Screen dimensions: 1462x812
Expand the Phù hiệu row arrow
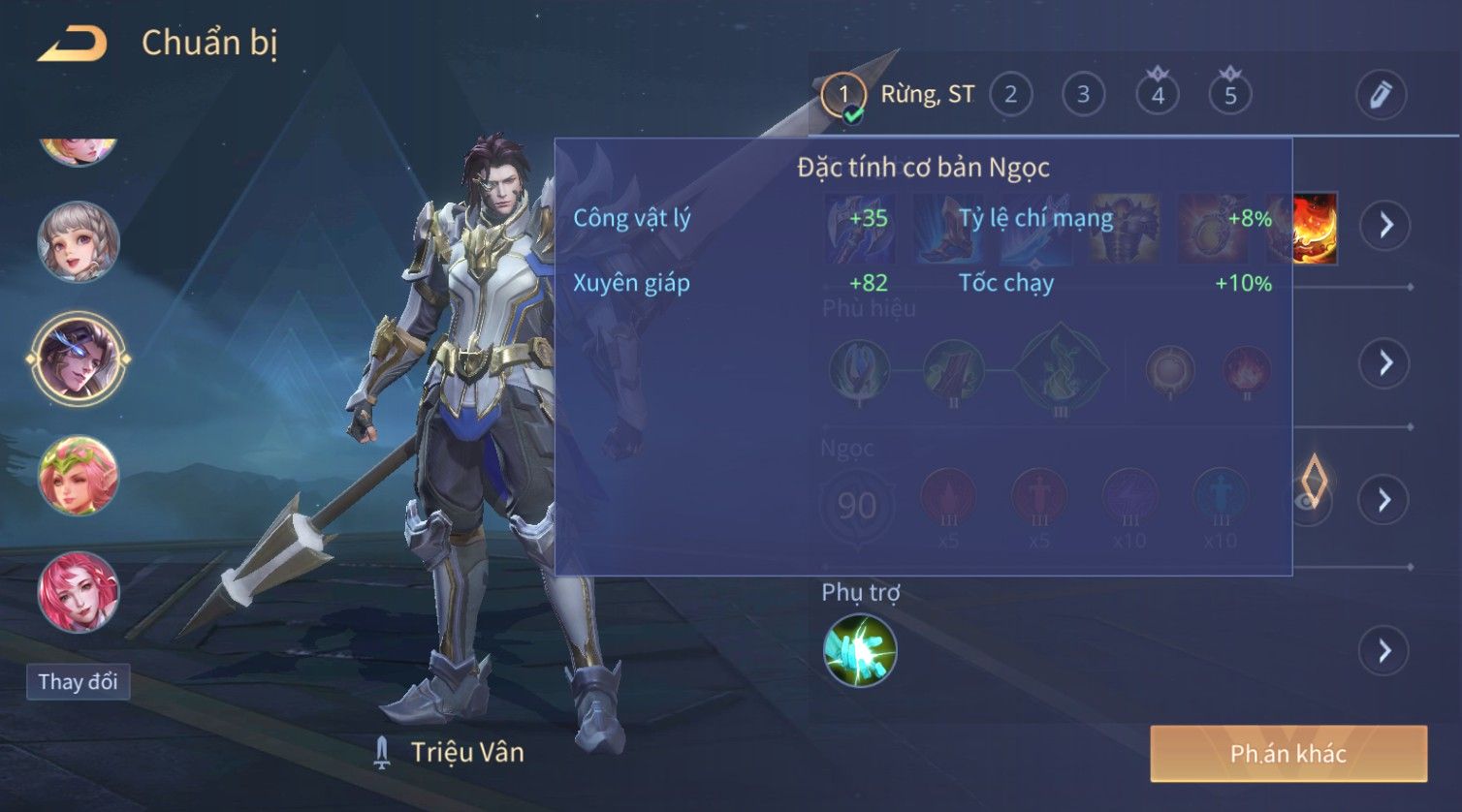click(1383, 363)
